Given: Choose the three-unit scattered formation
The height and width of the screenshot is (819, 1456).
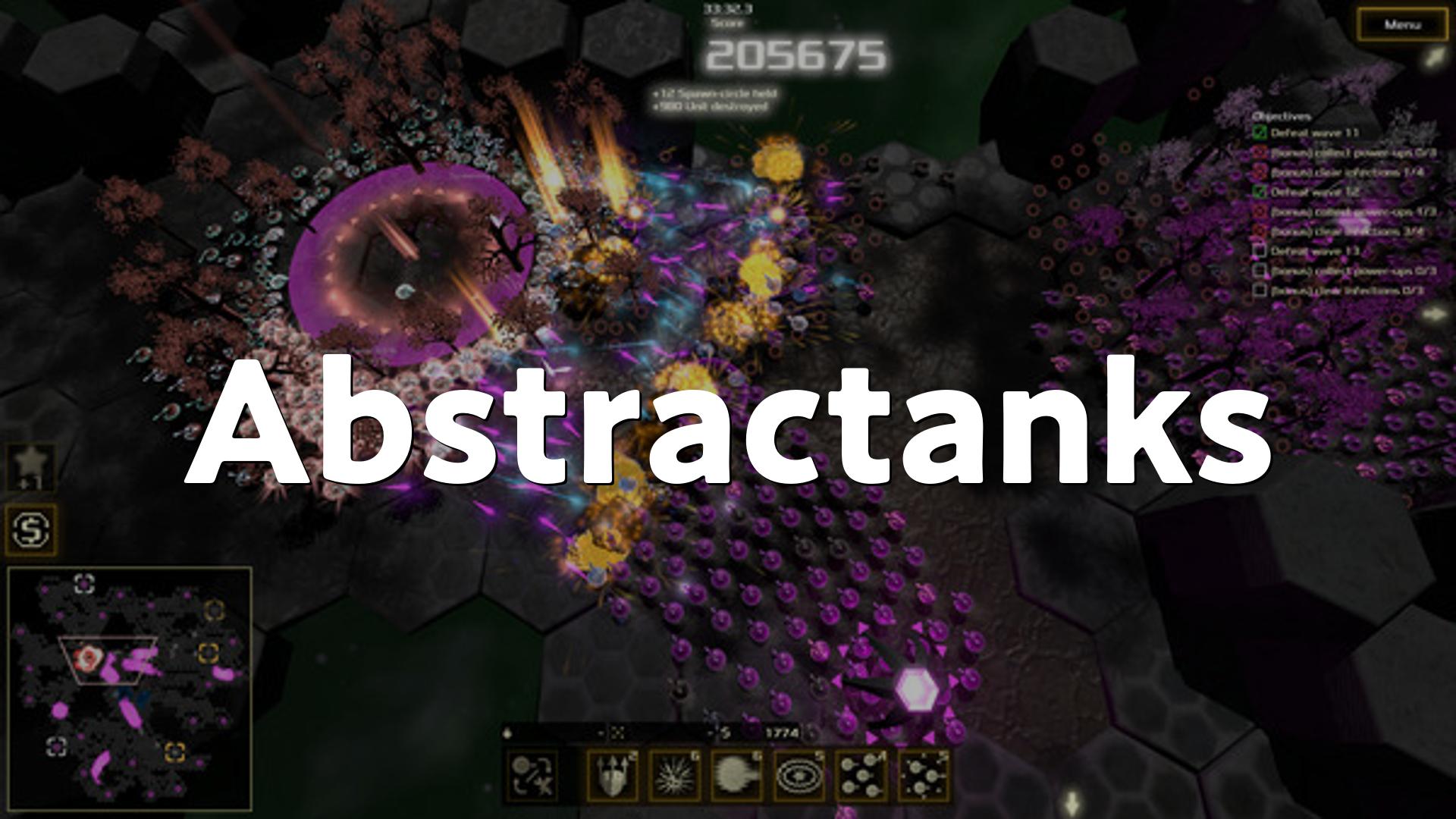Looking at the screenshot, I should [x=923, y=776].
